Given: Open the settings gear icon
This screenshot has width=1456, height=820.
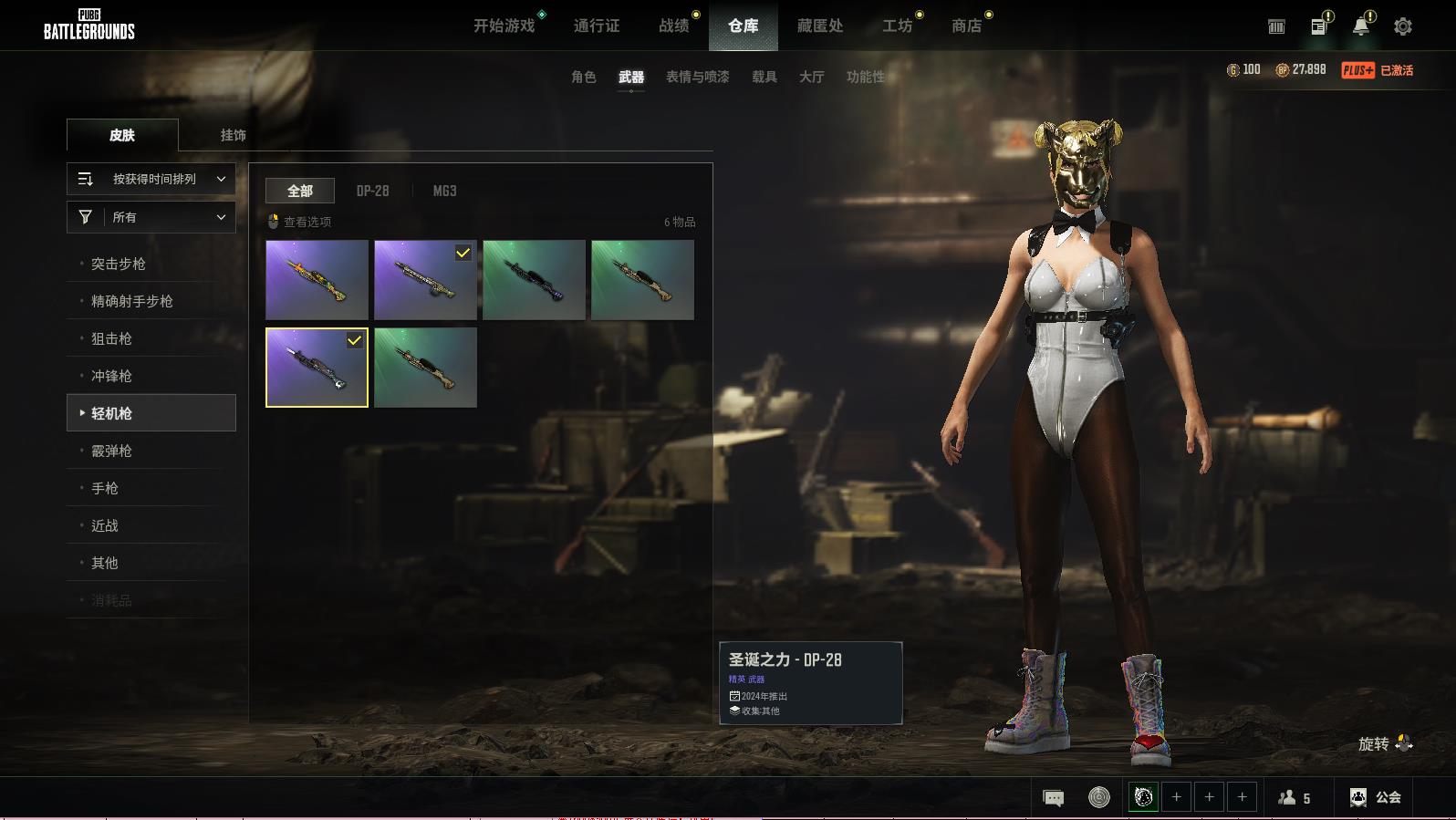Looking at the screenshot, I should point(1403,26).
